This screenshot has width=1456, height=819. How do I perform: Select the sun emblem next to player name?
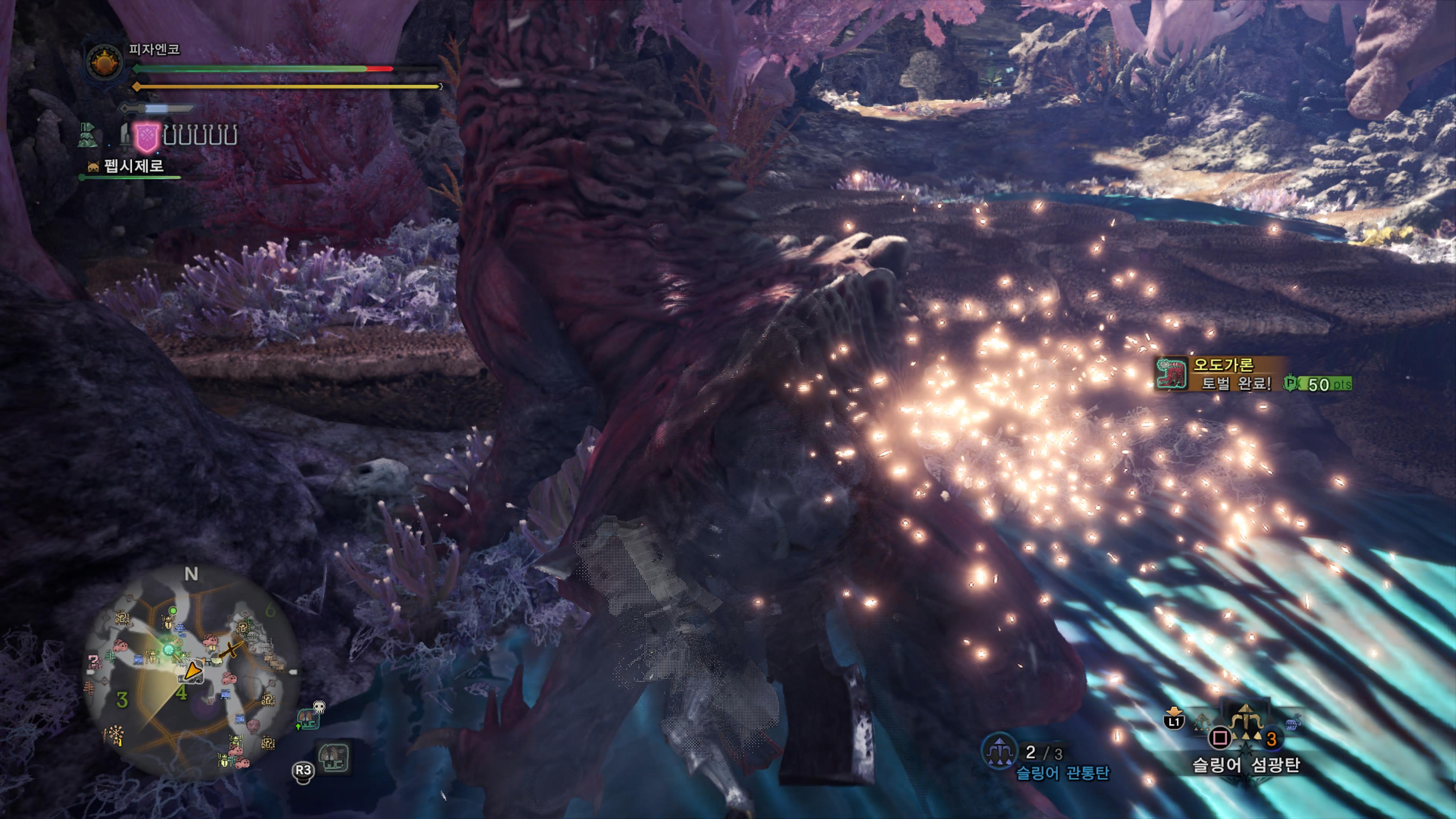(x=104, y=62)
